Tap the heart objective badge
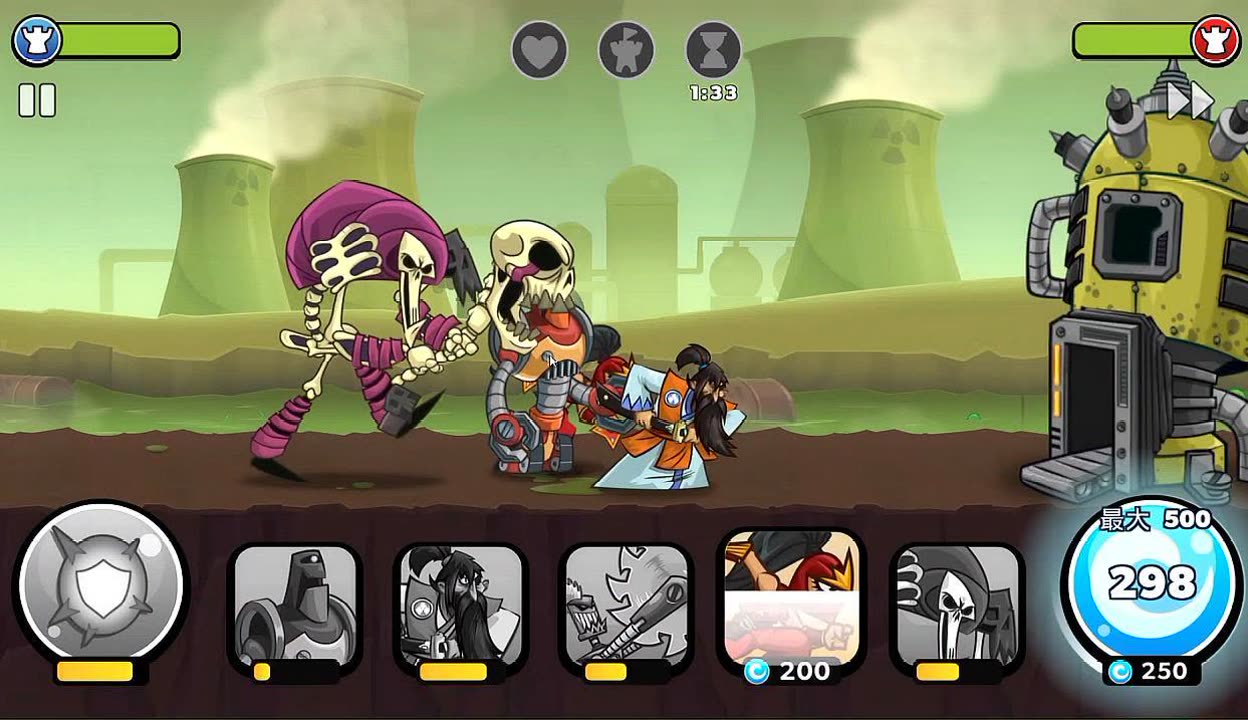 pyautogui.click(x=540, y=50)
